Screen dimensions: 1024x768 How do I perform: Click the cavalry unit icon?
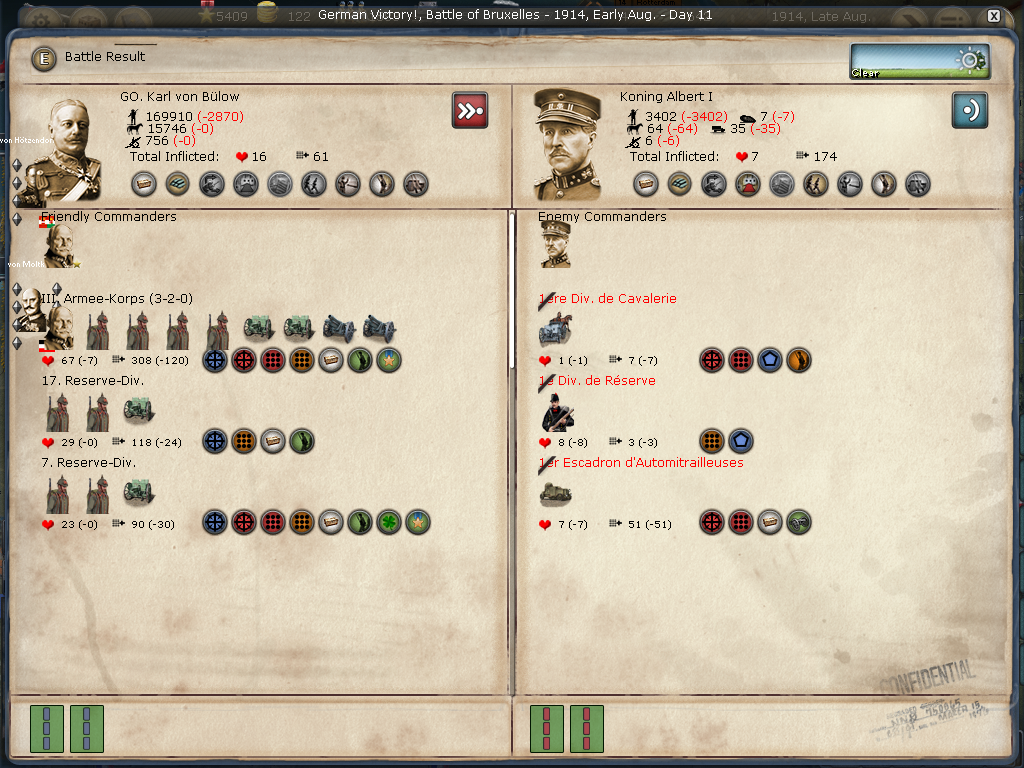click(x=556, y=328)
